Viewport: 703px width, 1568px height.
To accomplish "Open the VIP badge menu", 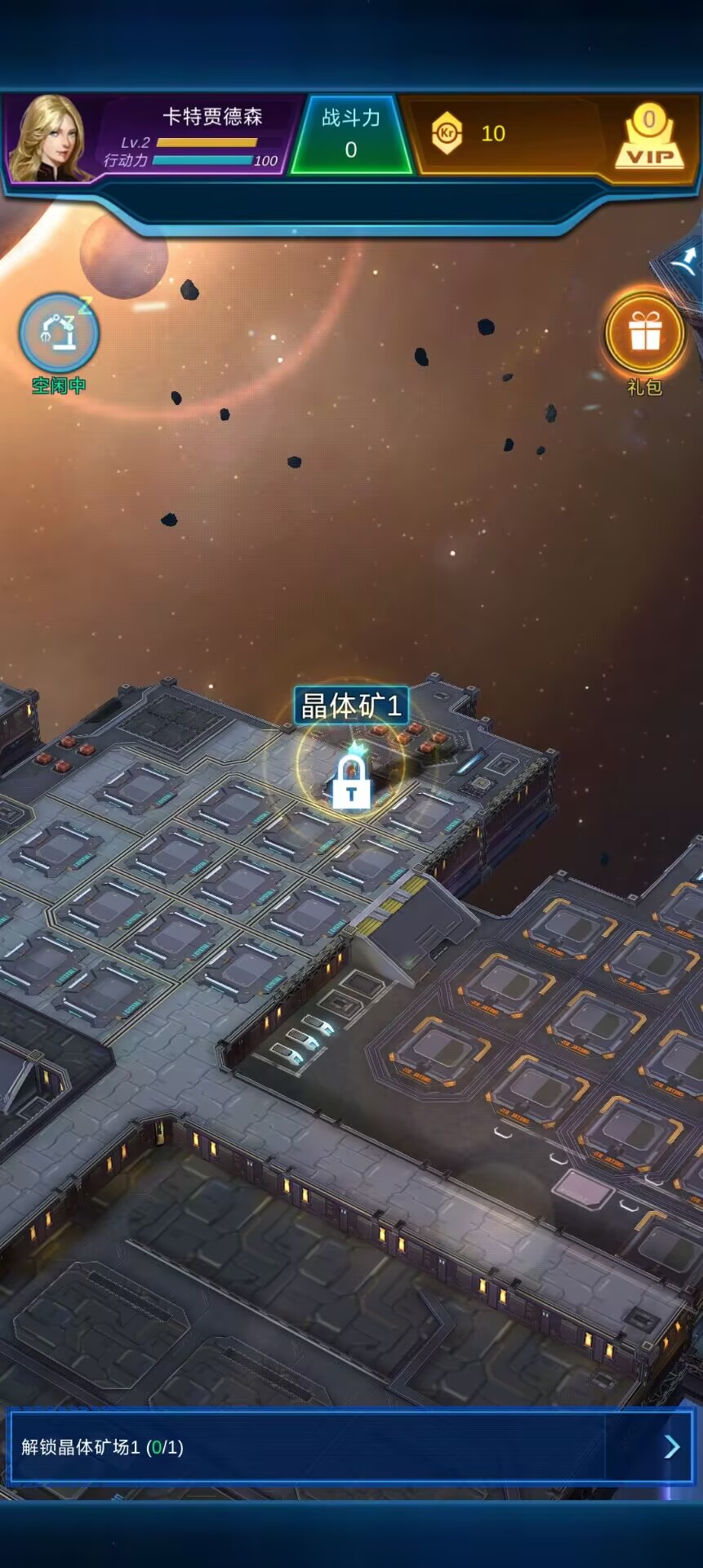I will click(649, 137).
